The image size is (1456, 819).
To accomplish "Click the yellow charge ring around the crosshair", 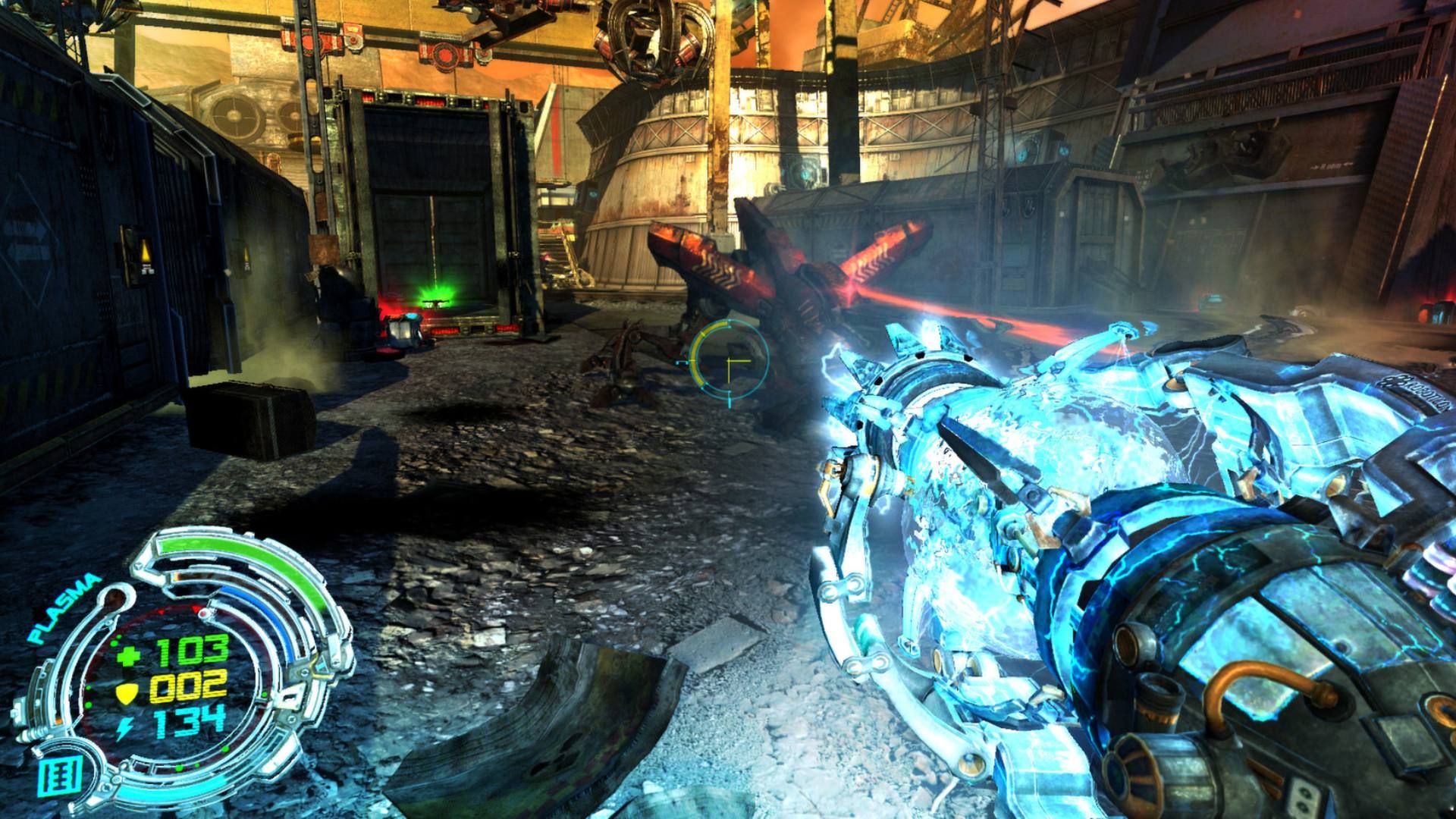I will [x=695, y=354].
